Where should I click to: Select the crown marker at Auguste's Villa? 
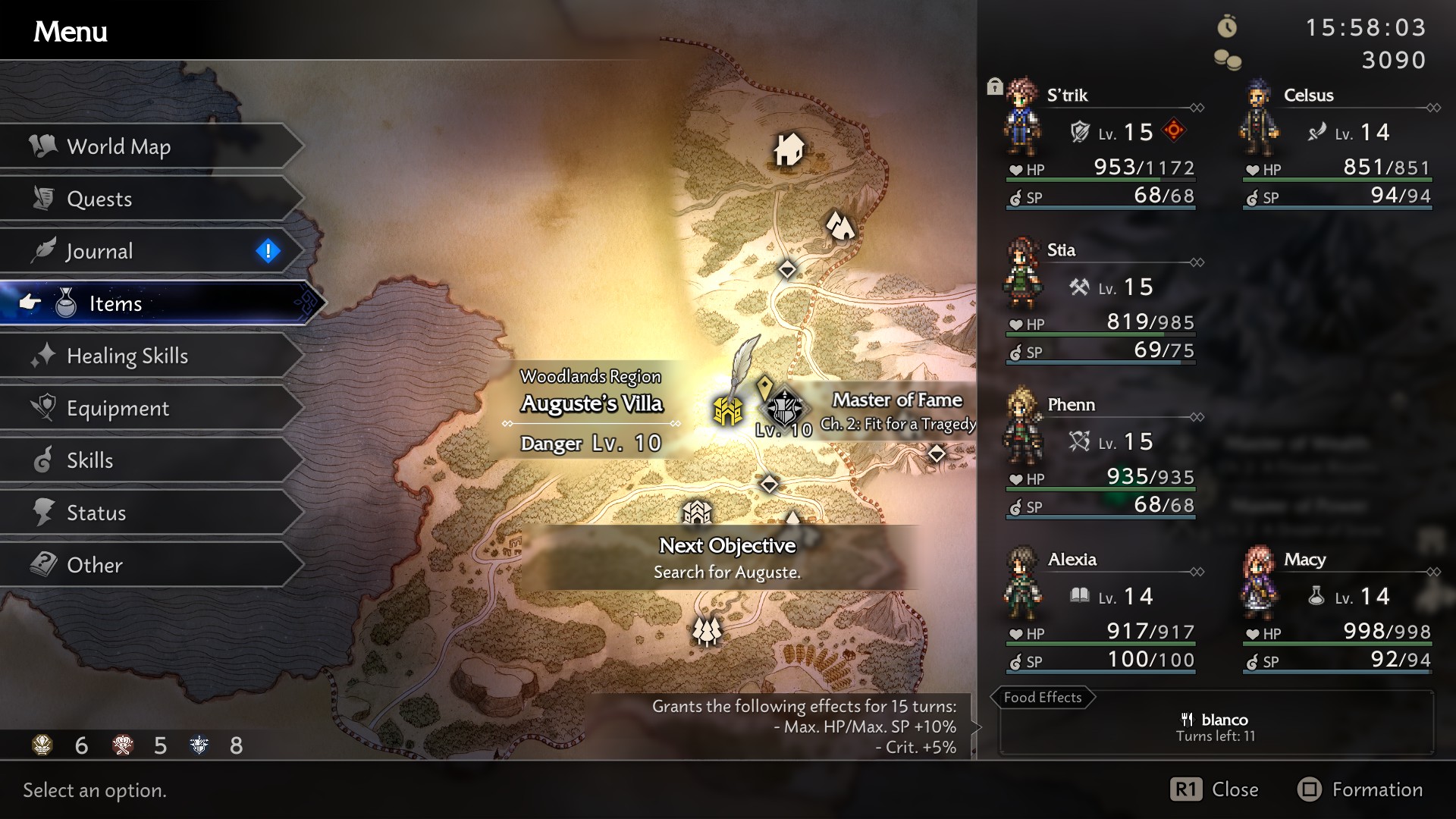tap(728, 409)
